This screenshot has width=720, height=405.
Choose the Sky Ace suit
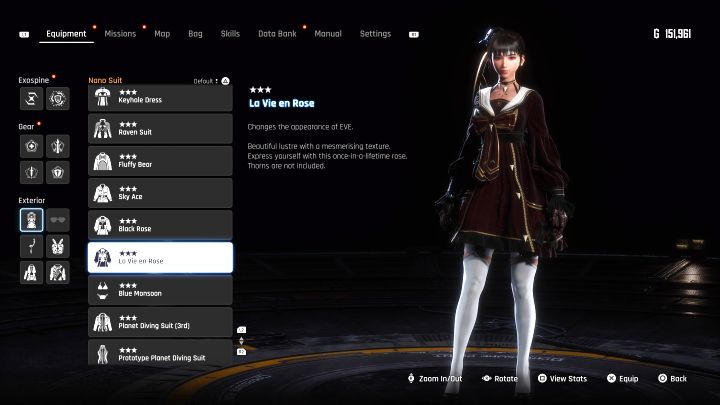(x=160, y=192)
